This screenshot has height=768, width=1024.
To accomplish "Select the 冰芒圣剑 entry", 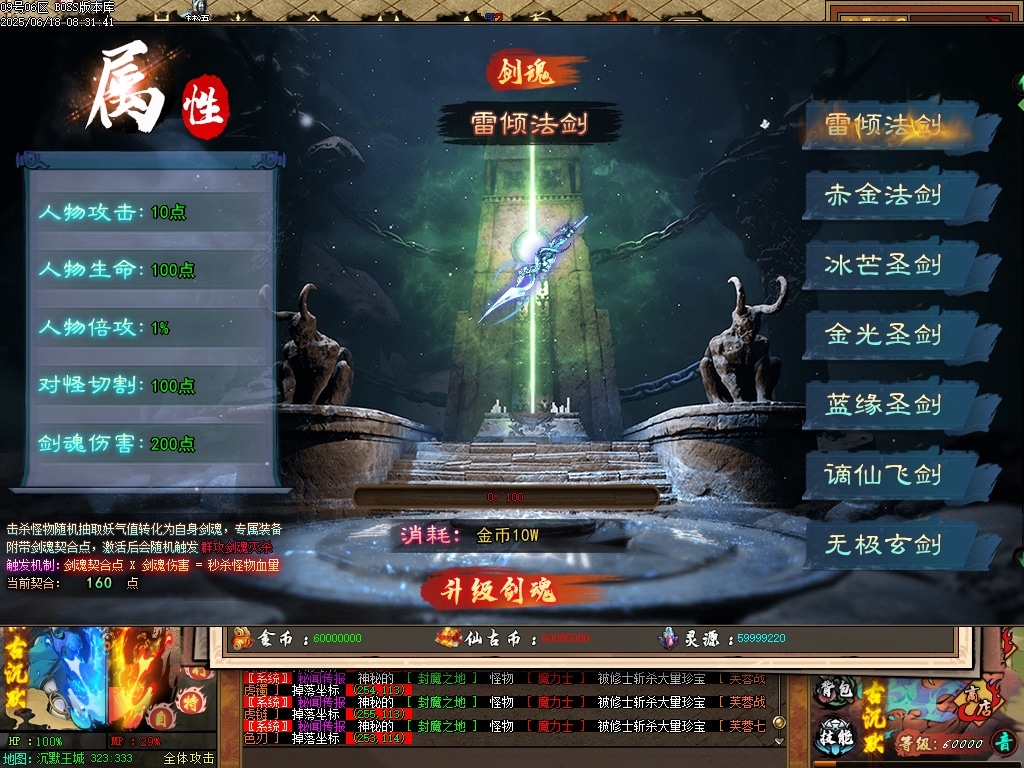I will pyautogui.click(x=884, y=265).
